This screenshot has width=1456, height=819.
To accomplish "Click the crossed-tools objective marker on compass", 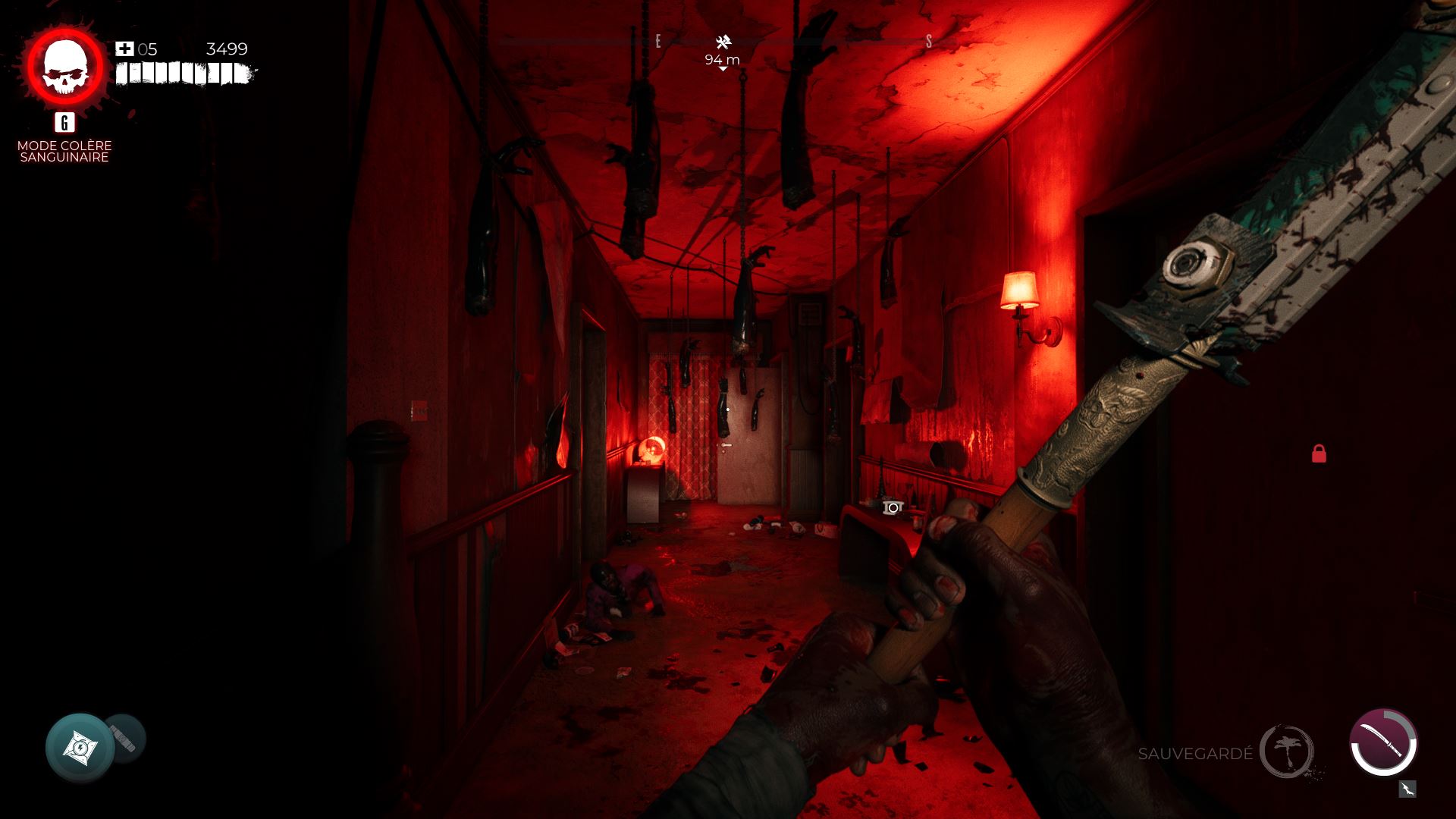I will click(x=723, y=42).
